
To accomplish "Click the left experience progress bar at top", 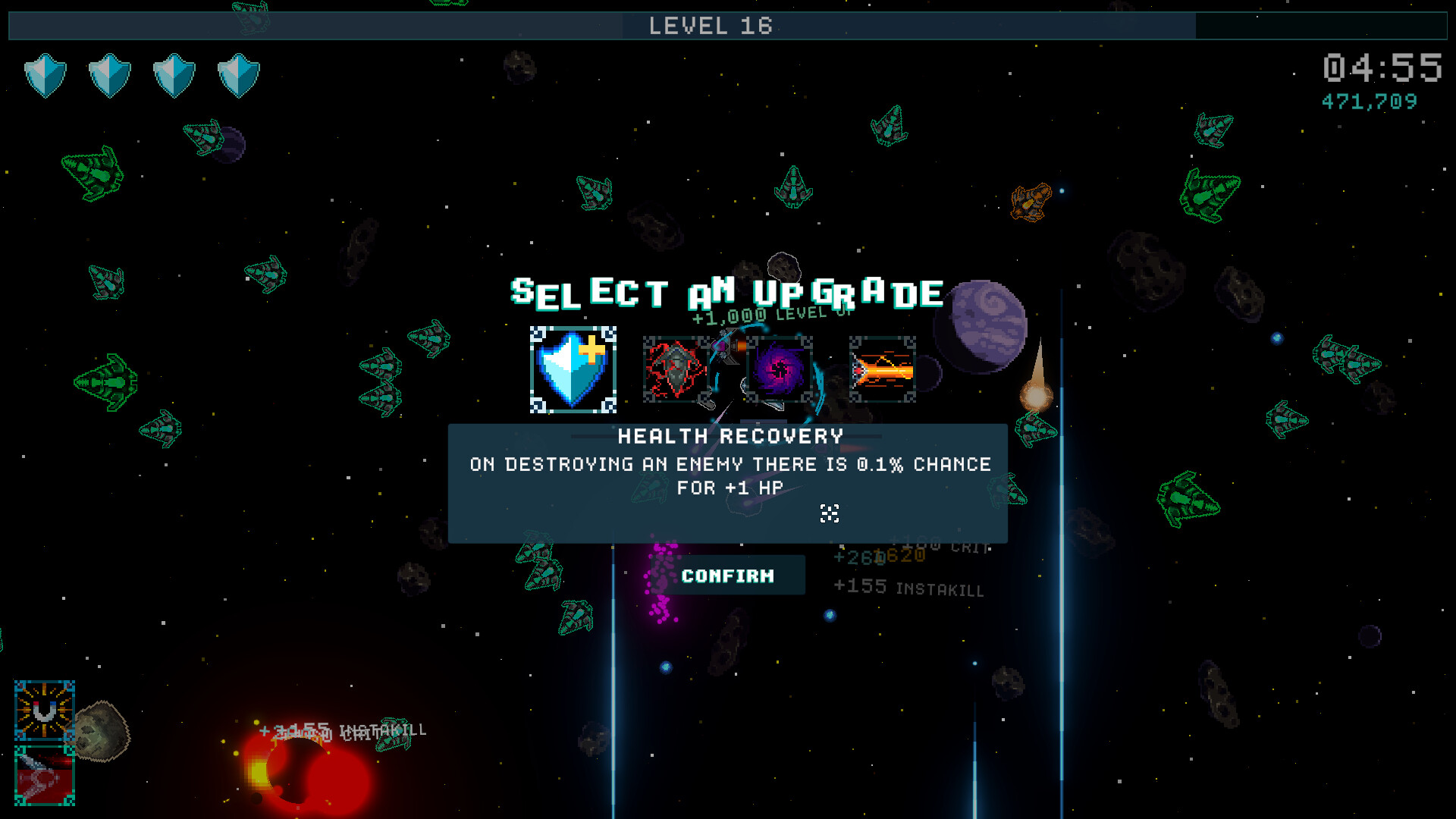I will coord(303,25).
